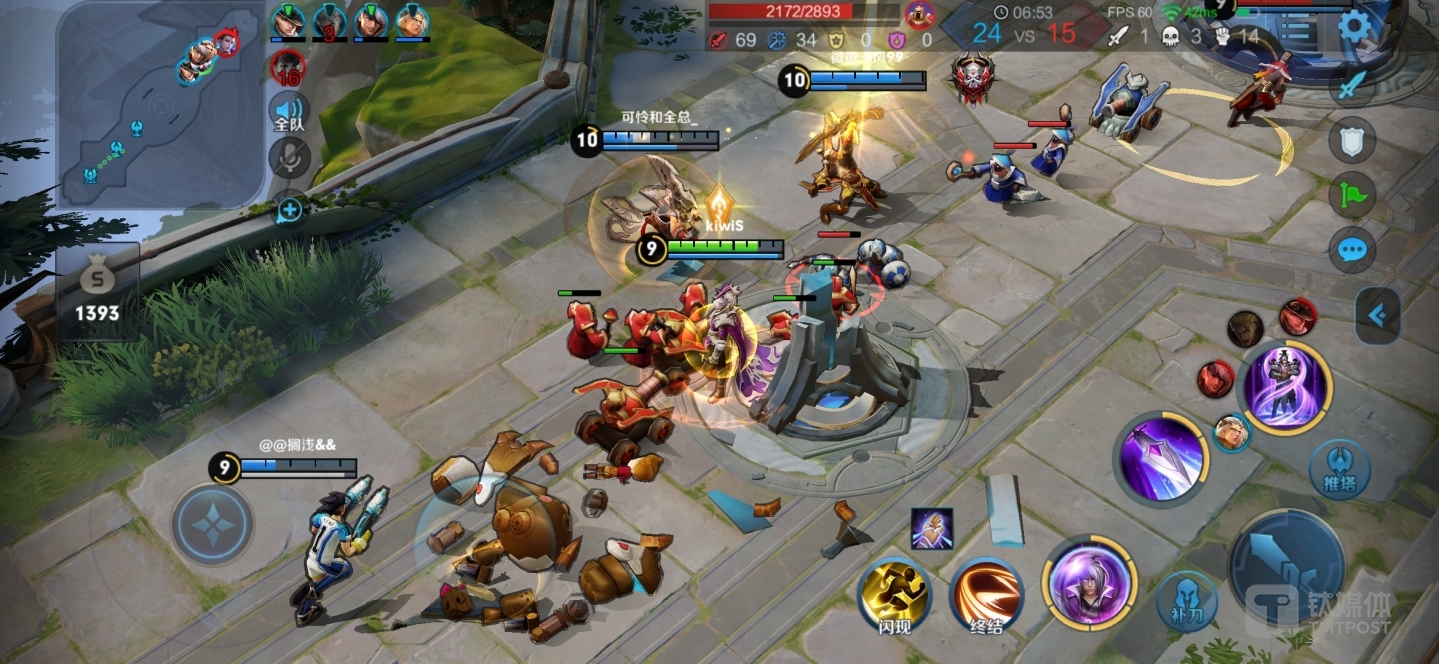1439x664 pixels.
Task: Tap the 推塔 push tower button
Action: click(x=1339, y=469)
